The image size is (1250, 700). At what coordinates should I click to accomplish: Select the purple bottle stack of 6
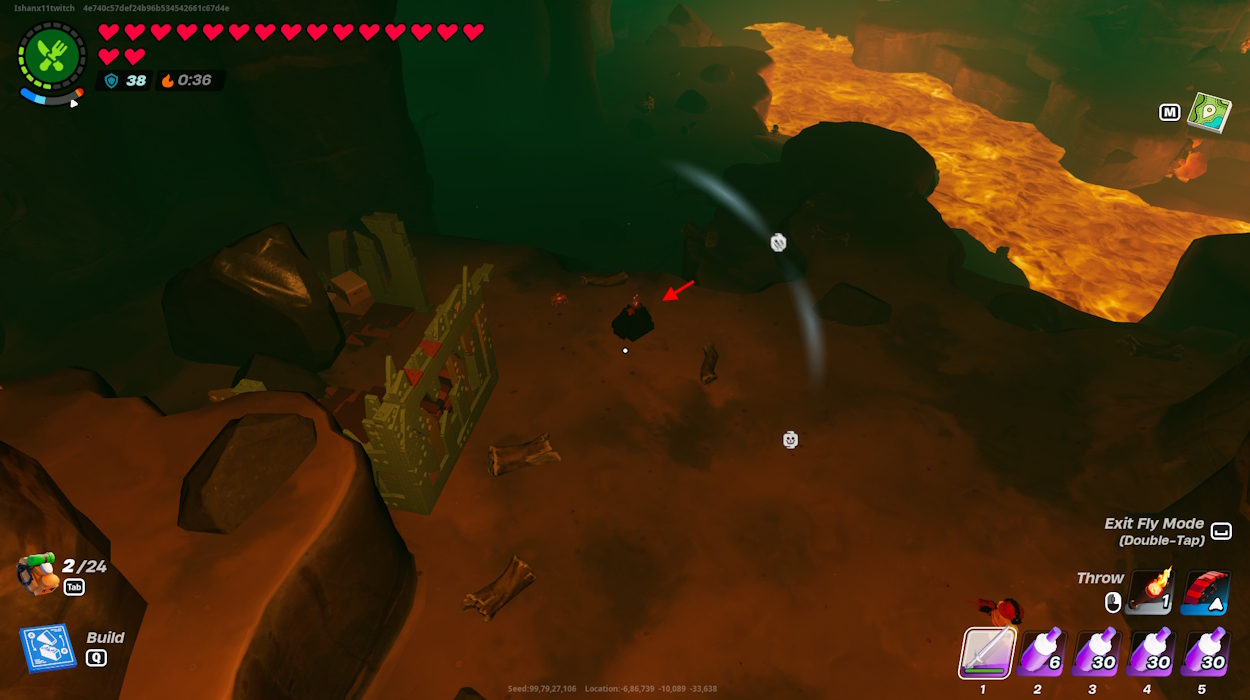(x=1042, y=653)
